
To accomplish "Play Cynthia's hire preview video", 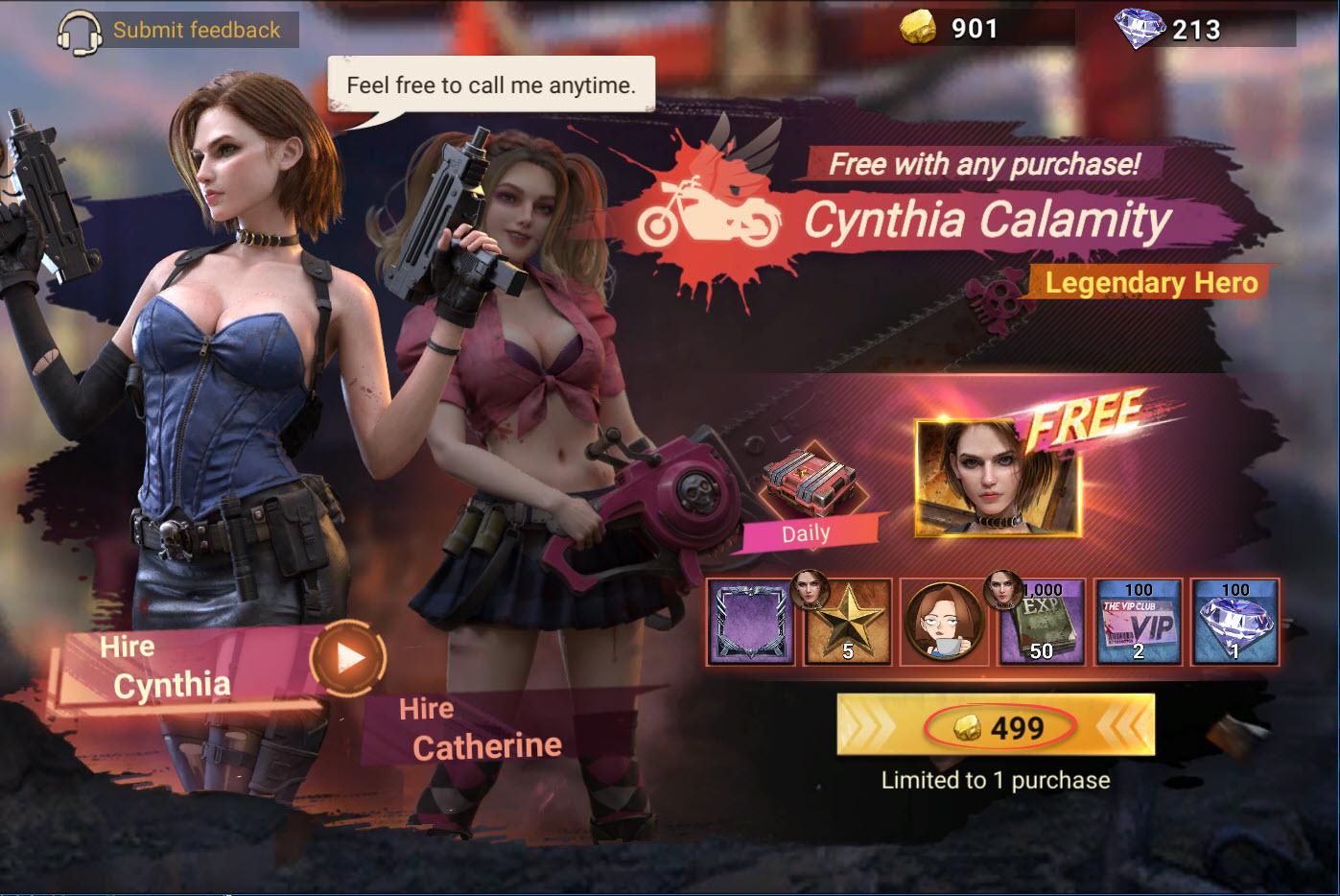I will [x=349, y=658].
